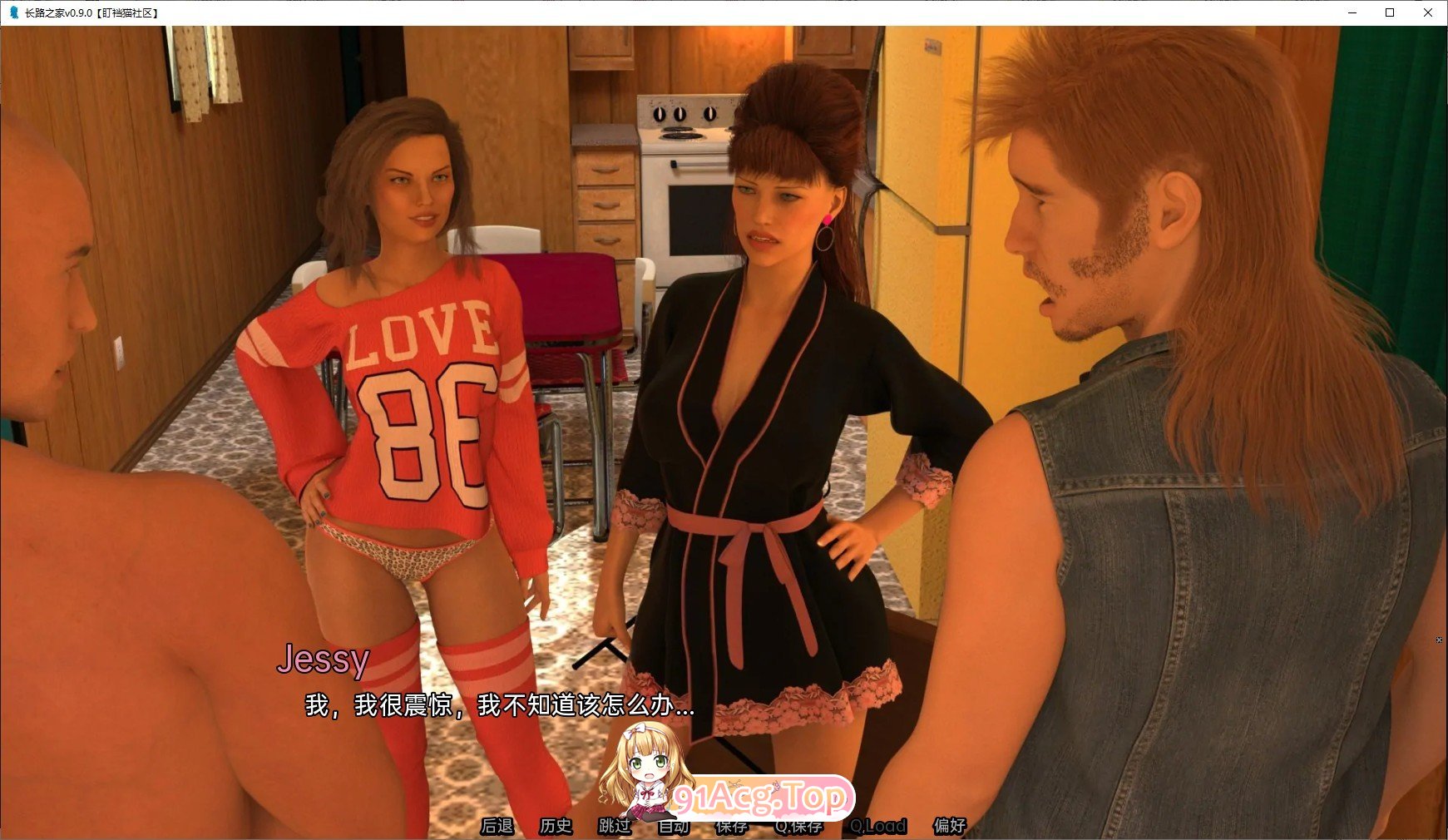The width and height of the screenshot is (1448, 840).
Task: Quick load with Q.Load
Action: (877, 826)
